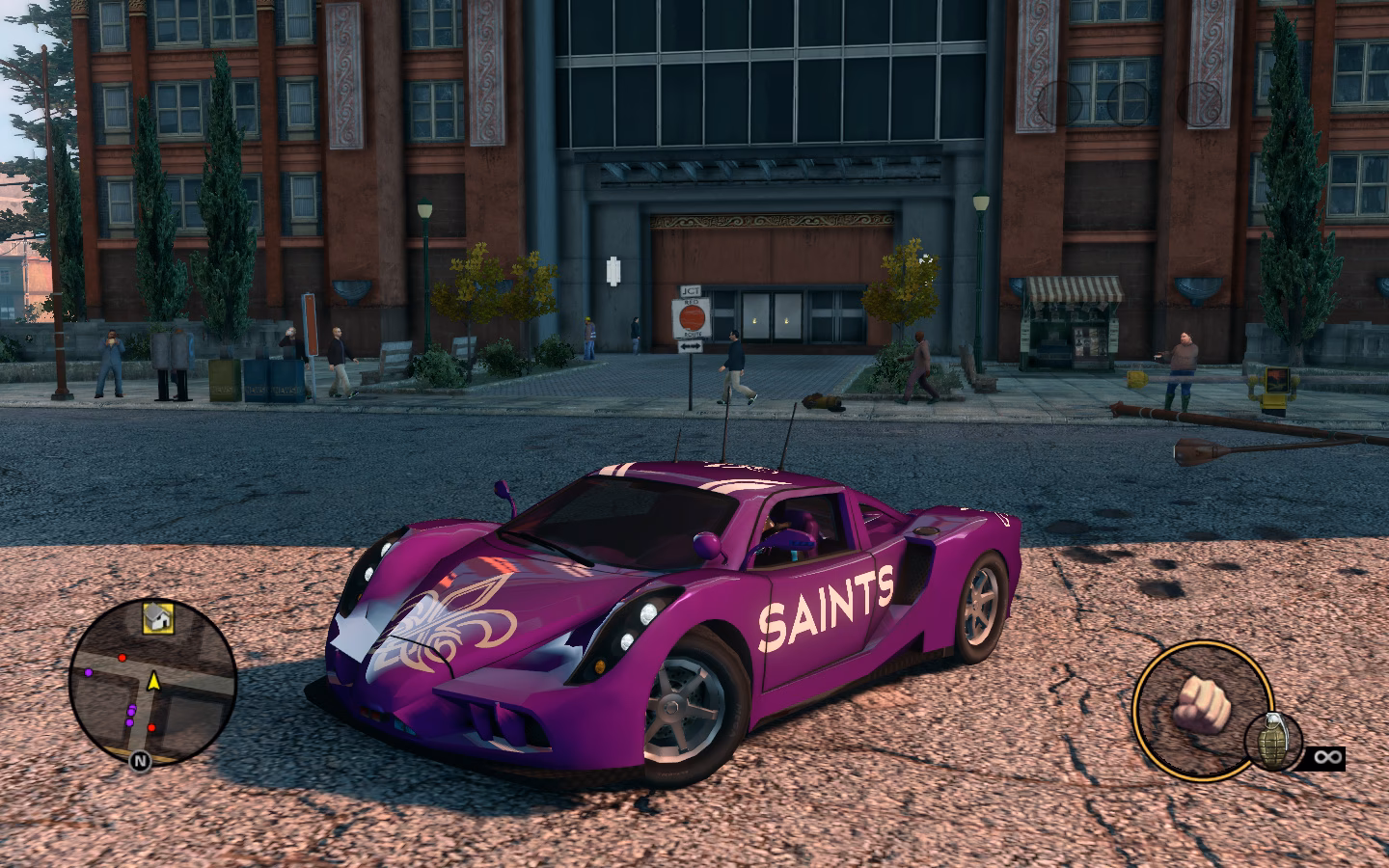Expand the minimap circle view
Image resolution: width=1389 pixels, height=868 pixels.
[x=152, y=688]
